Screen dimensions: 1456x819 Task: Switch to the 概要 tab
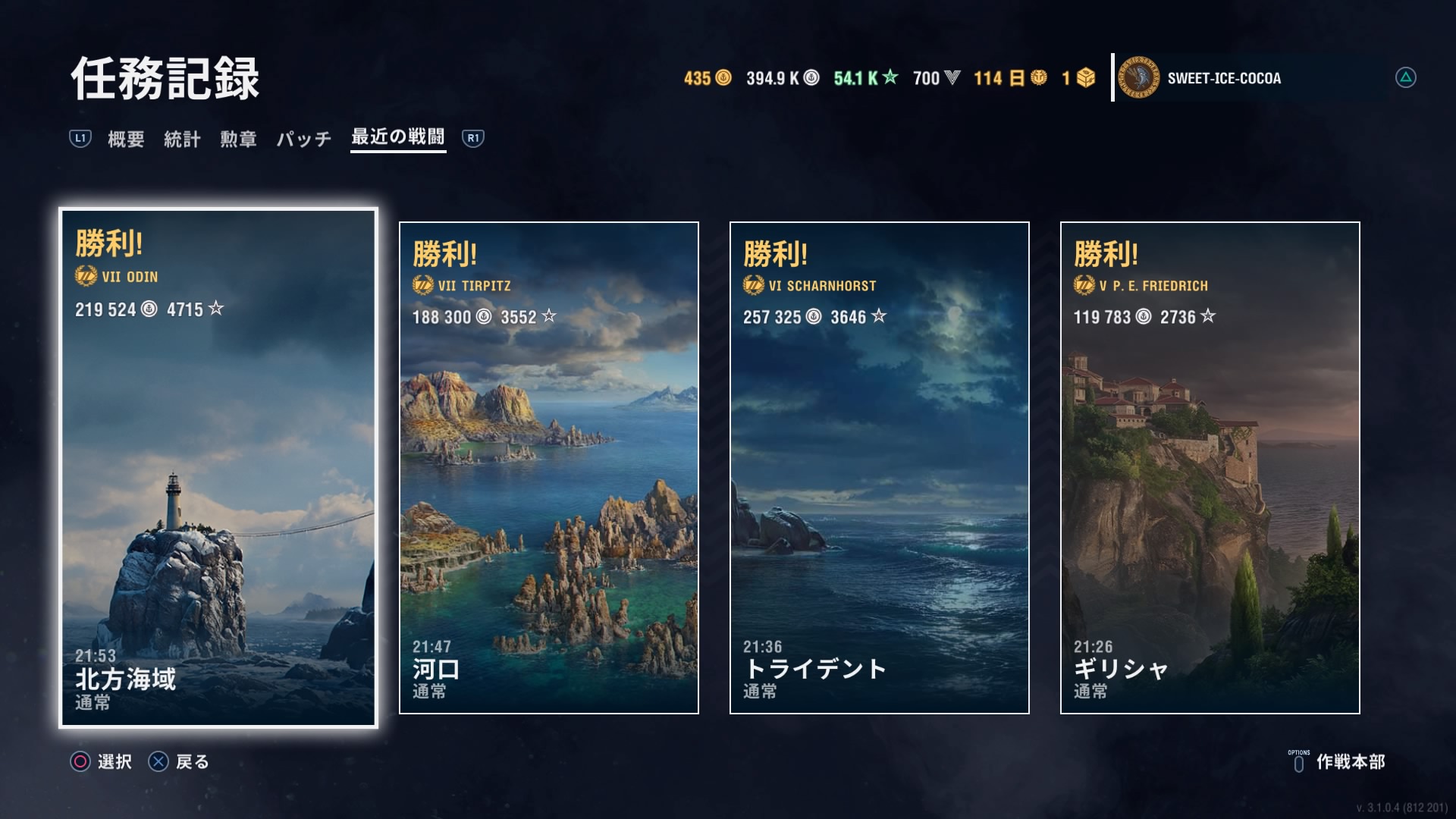126,139
